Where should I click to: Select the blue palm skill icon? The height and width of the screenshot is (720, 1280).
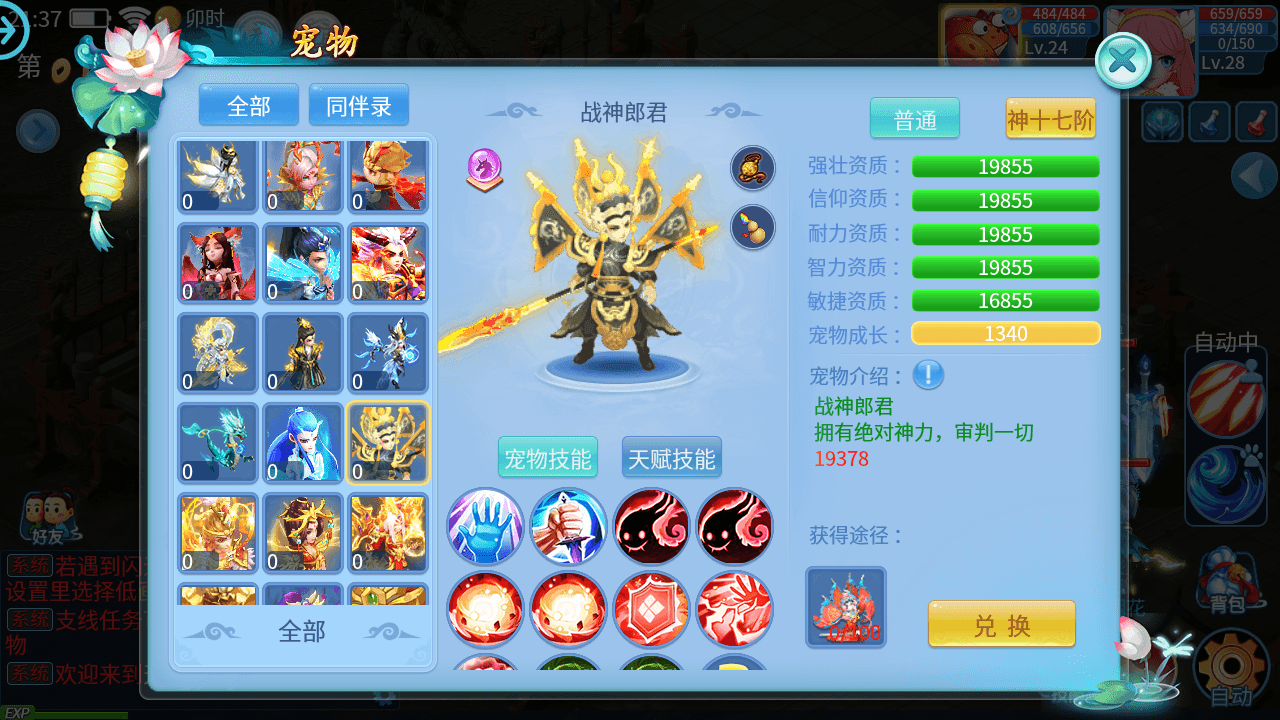click(485, 527)
